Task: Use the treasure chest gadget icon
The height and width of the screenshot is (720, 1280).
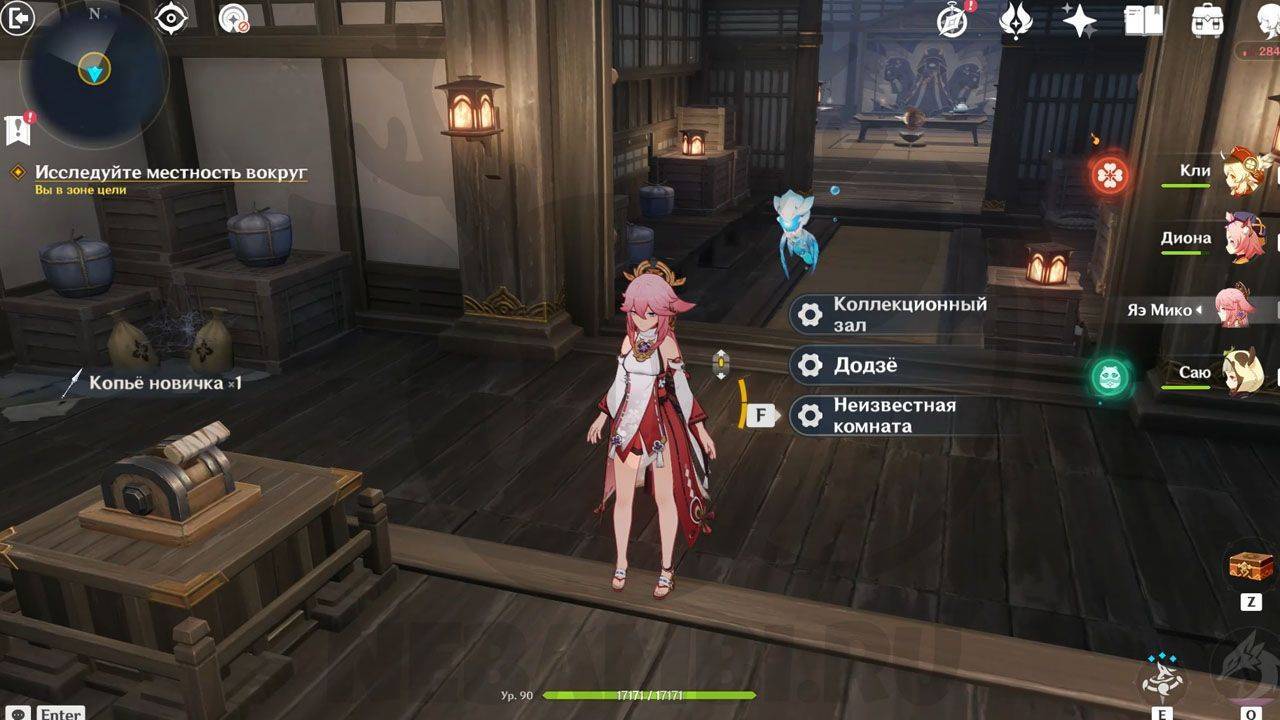Action: pos(1250,567)
